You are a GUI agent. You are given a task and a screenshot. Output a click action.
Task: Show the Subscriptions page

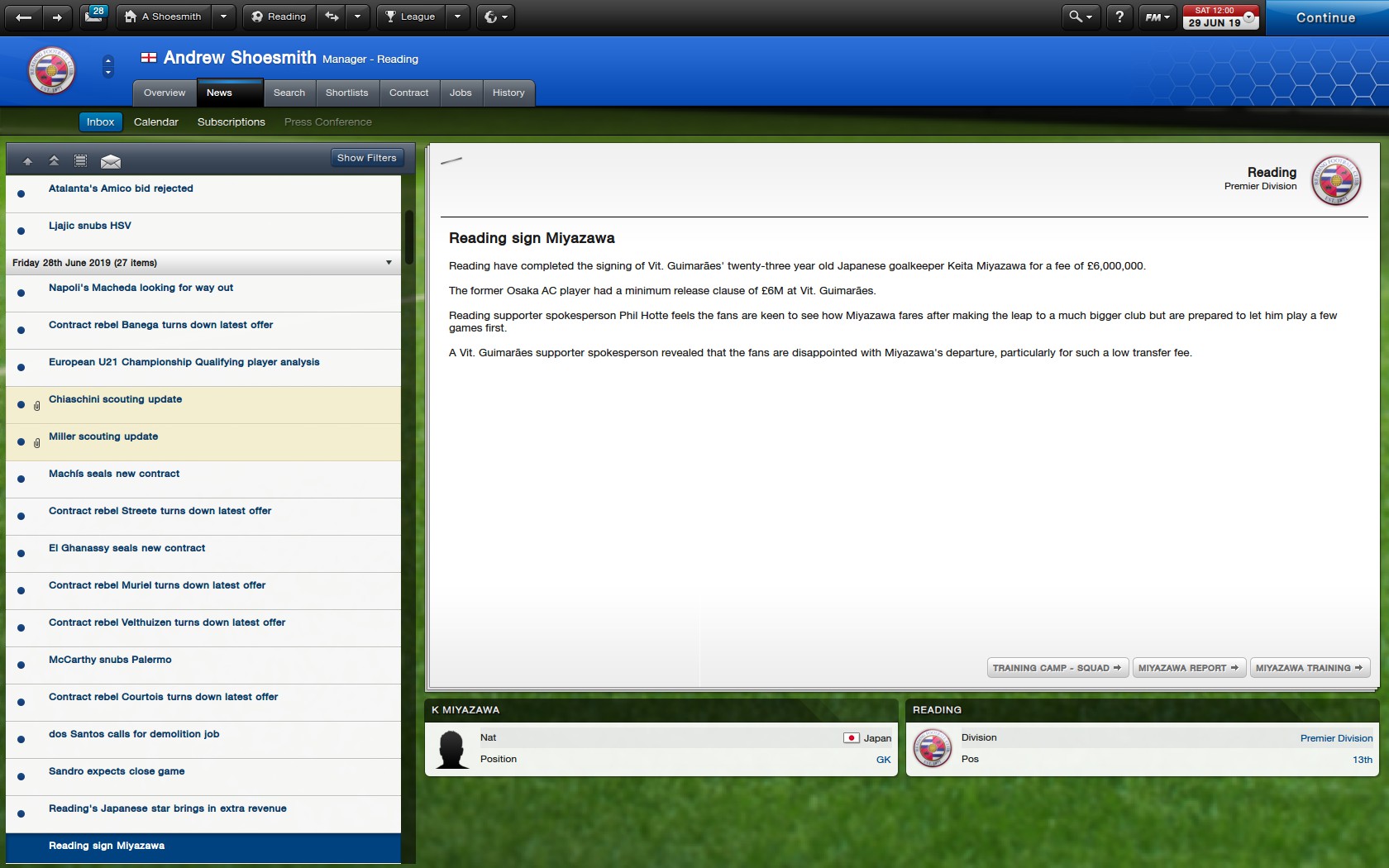(231, 122)
